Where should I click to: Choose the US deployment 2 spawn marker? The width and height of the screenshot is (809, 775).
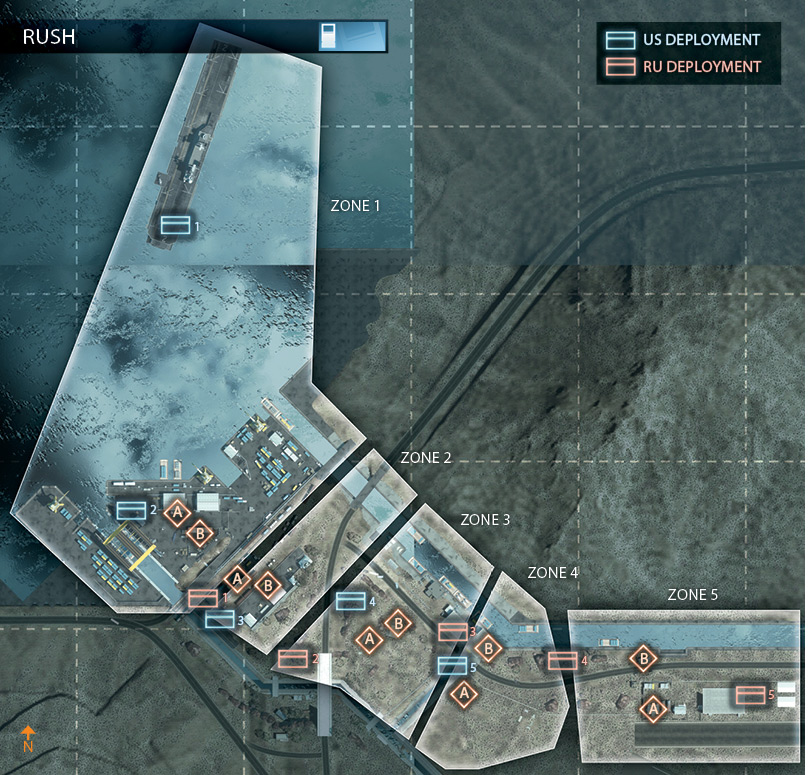pyautogui.click(x=131, y=510)
